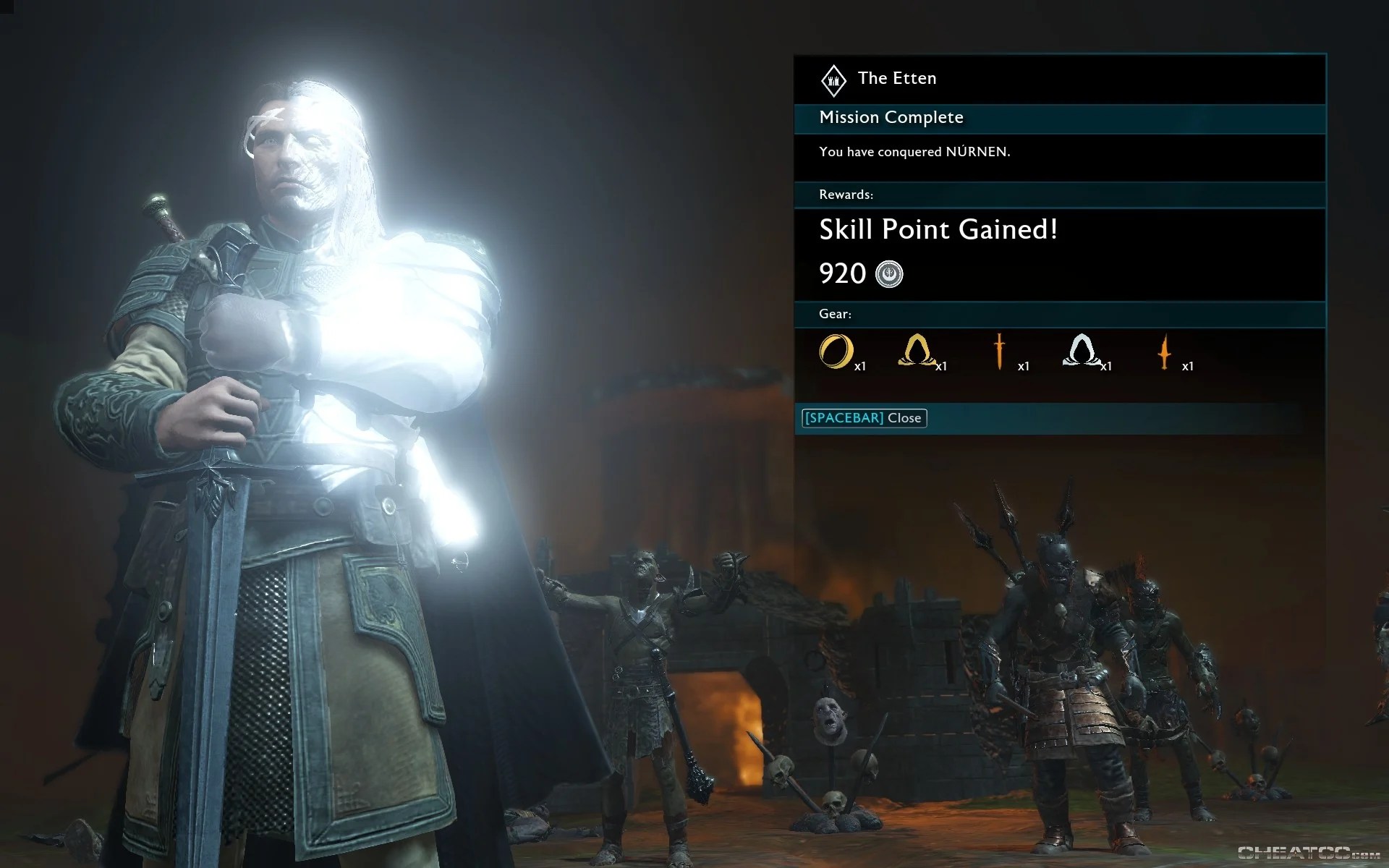Click the diamond mission emblem beside The Etten
1389x868 pixels.
(x=833, y=80)
